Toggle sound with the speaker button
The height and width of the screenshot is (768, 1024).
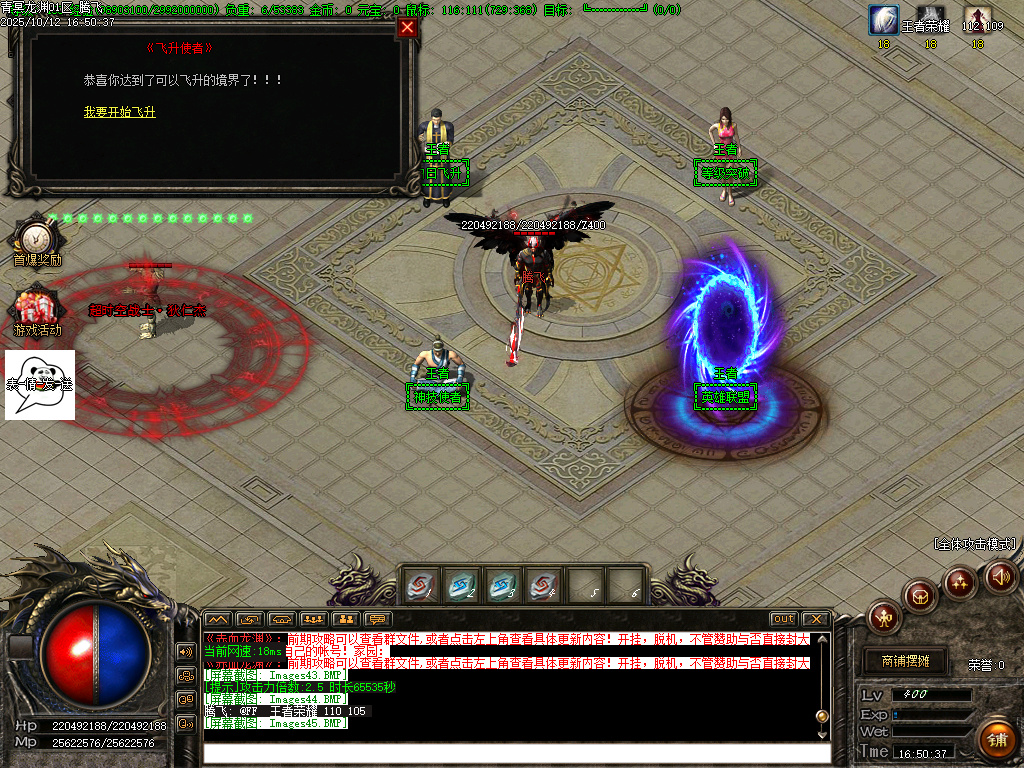coord(1001,576)
